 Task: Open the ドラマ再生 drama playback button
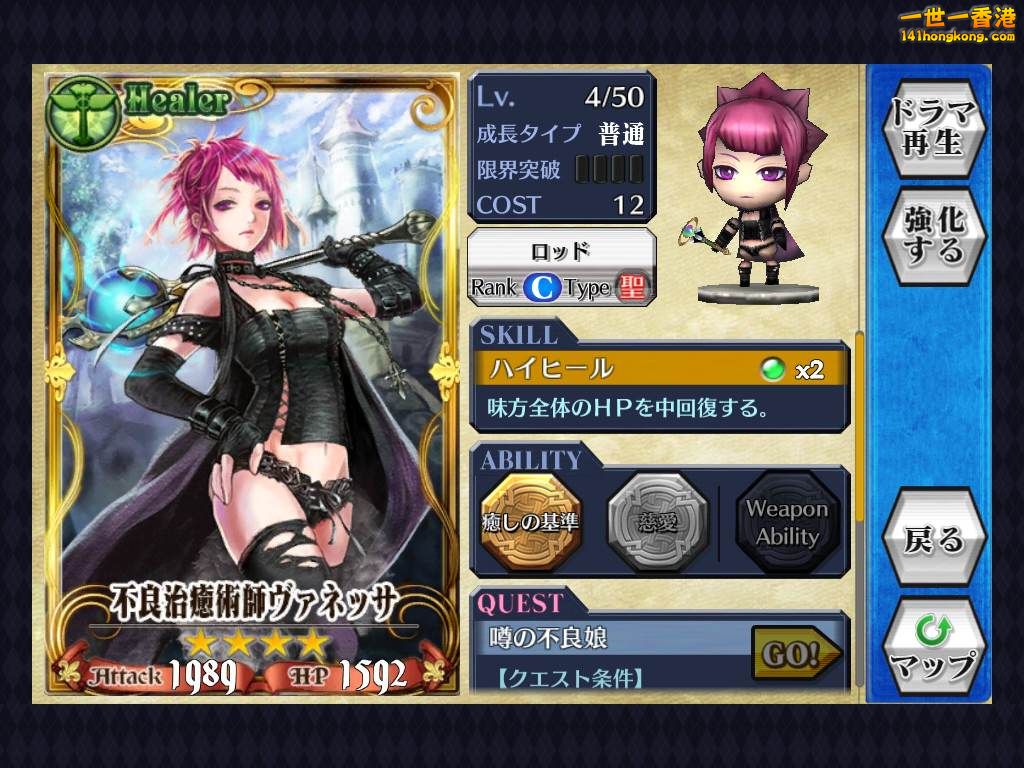(933, 125)
